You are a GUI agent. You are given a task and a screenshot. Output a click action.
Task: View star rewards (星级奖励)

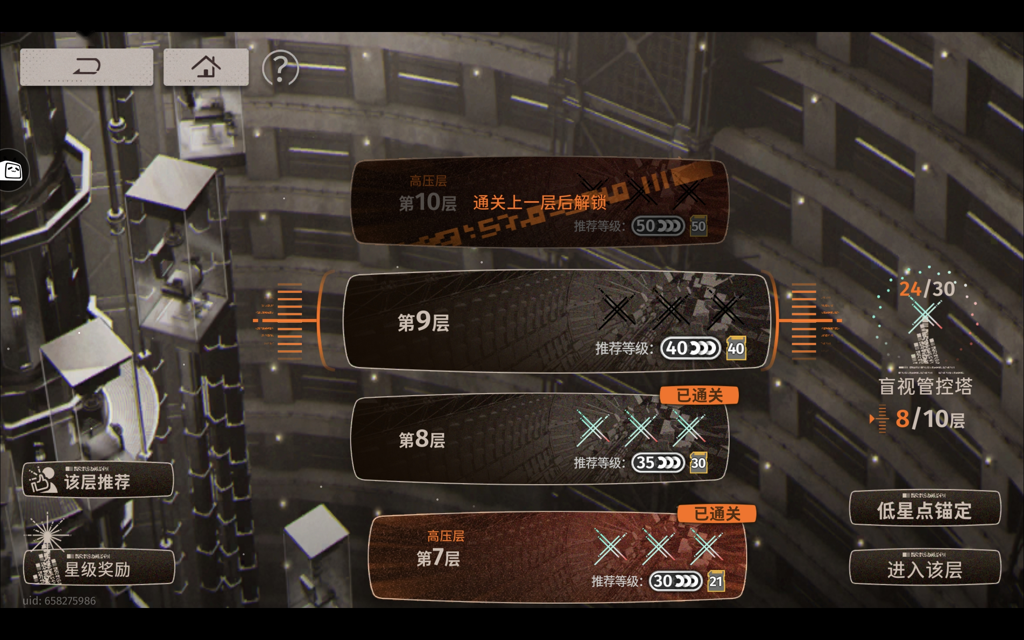tap(98, 568)
